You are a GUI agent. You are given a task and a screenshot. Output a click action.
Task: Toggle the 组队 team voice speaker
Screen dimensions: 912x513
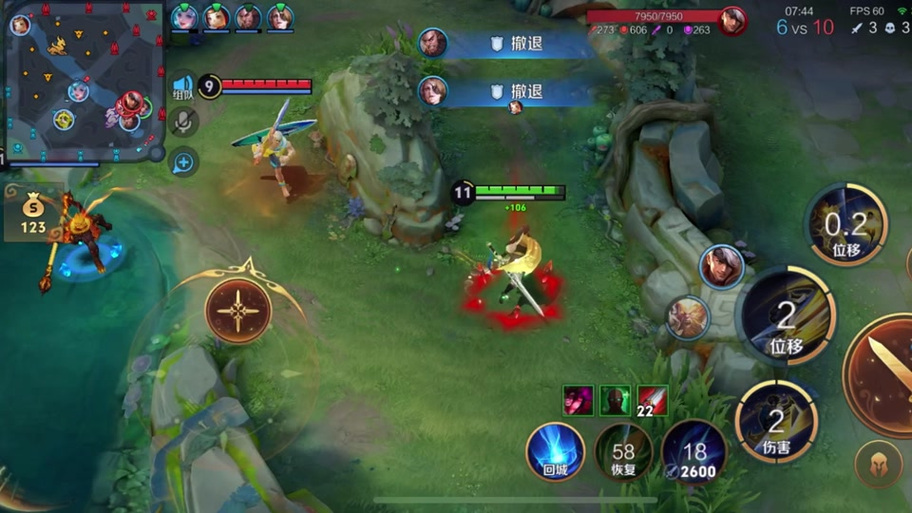click(x=183, y=88)
